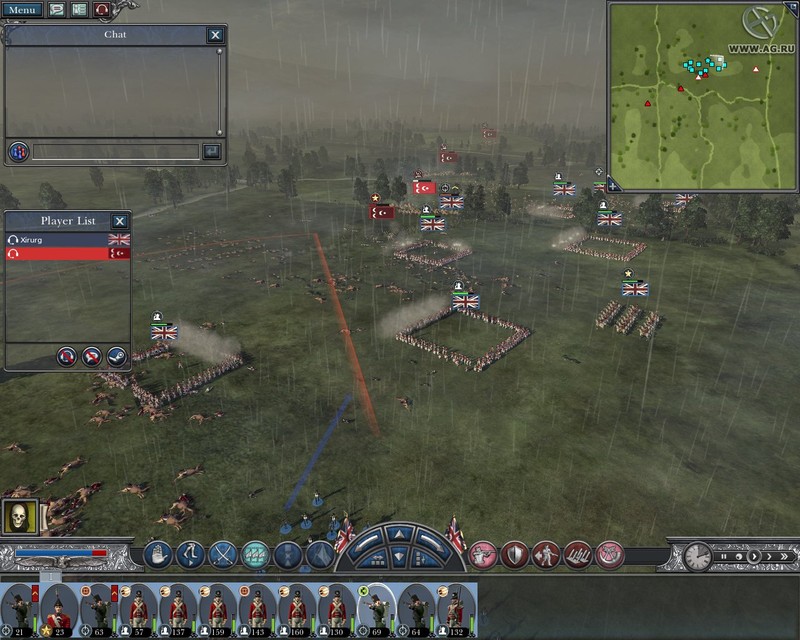Toggle the chat speech bubble icon

[x=54, y=9]
